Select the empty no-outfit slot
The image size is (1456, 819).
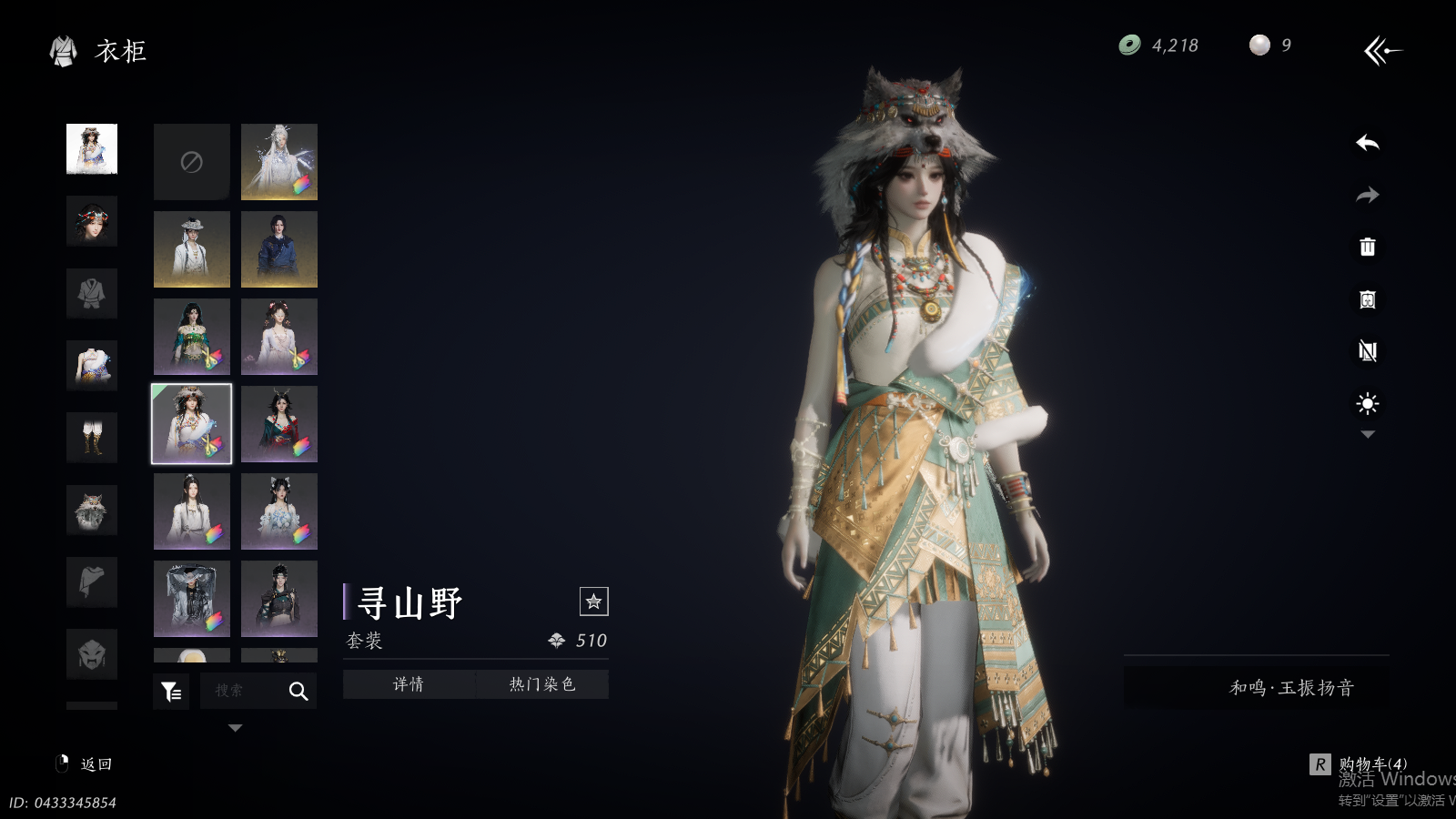(191, 162)
